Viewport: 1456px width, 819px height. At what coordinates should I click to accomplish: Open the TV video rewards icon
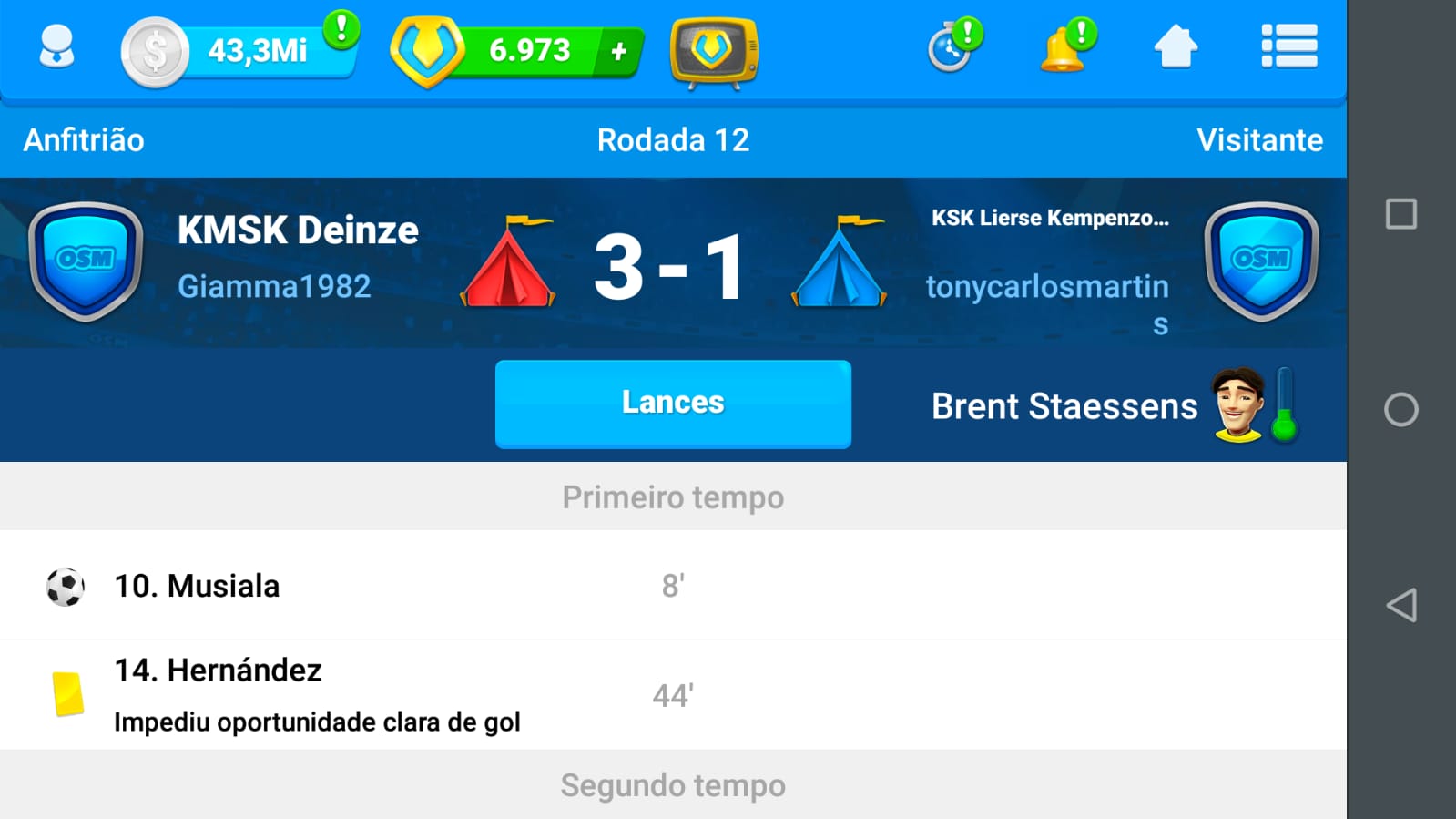713,52
